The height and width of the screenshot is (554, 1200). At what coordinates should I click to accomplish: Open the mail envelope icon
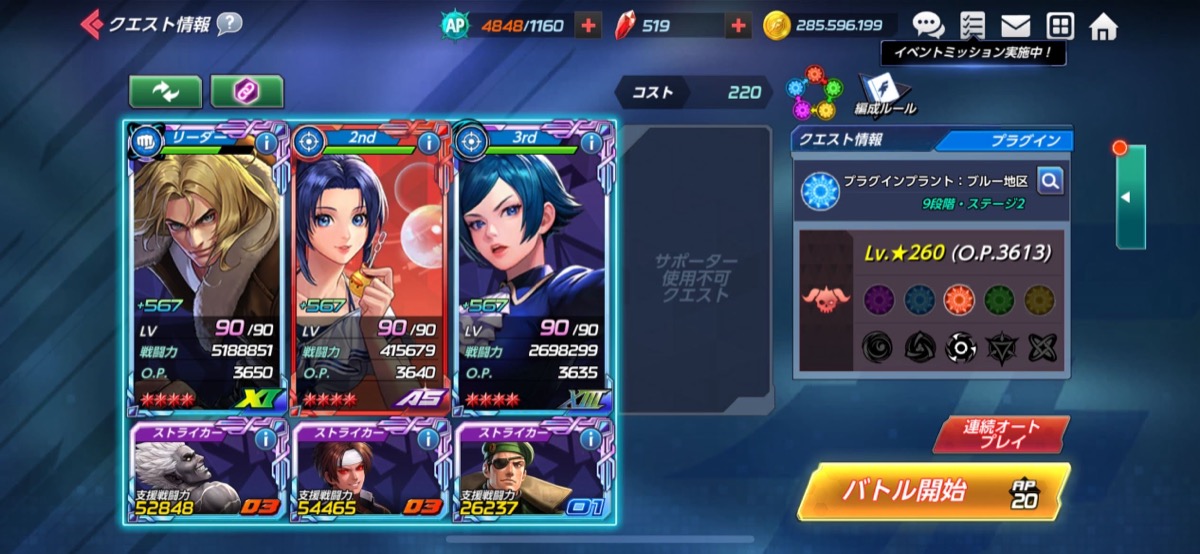tap(1015, 26)
